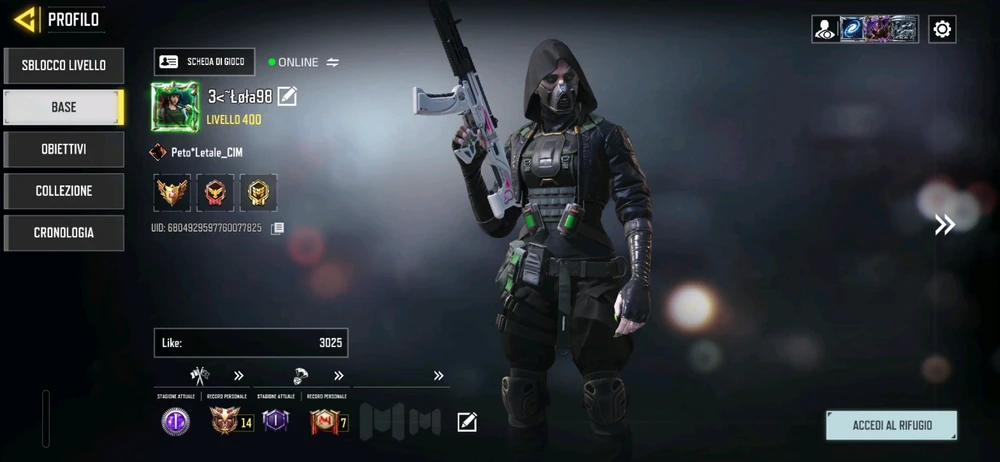Show the Cronologia tab
The image size is (1000, 462).
click(x=63, y=233)
